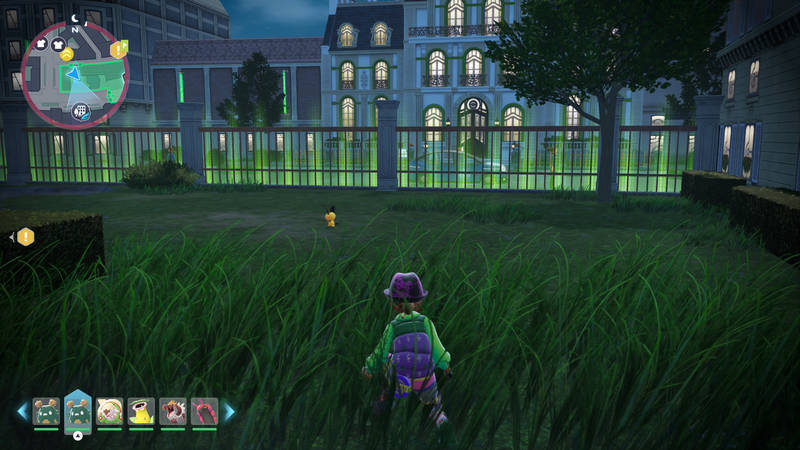Cycle the party bar with the right arrow
The height and width of the screenshot is (450, 800).
229,411
